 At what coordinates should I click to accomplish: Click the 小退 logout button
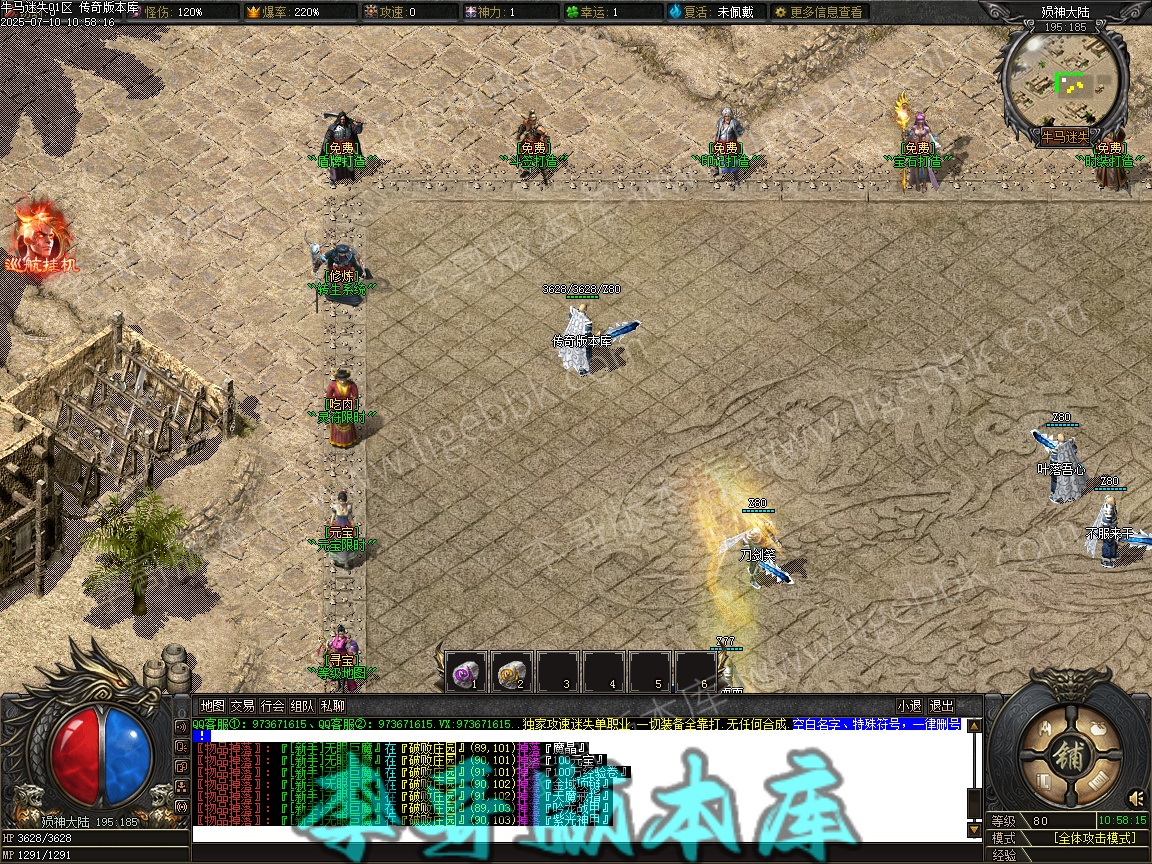(x=909, y=706)
